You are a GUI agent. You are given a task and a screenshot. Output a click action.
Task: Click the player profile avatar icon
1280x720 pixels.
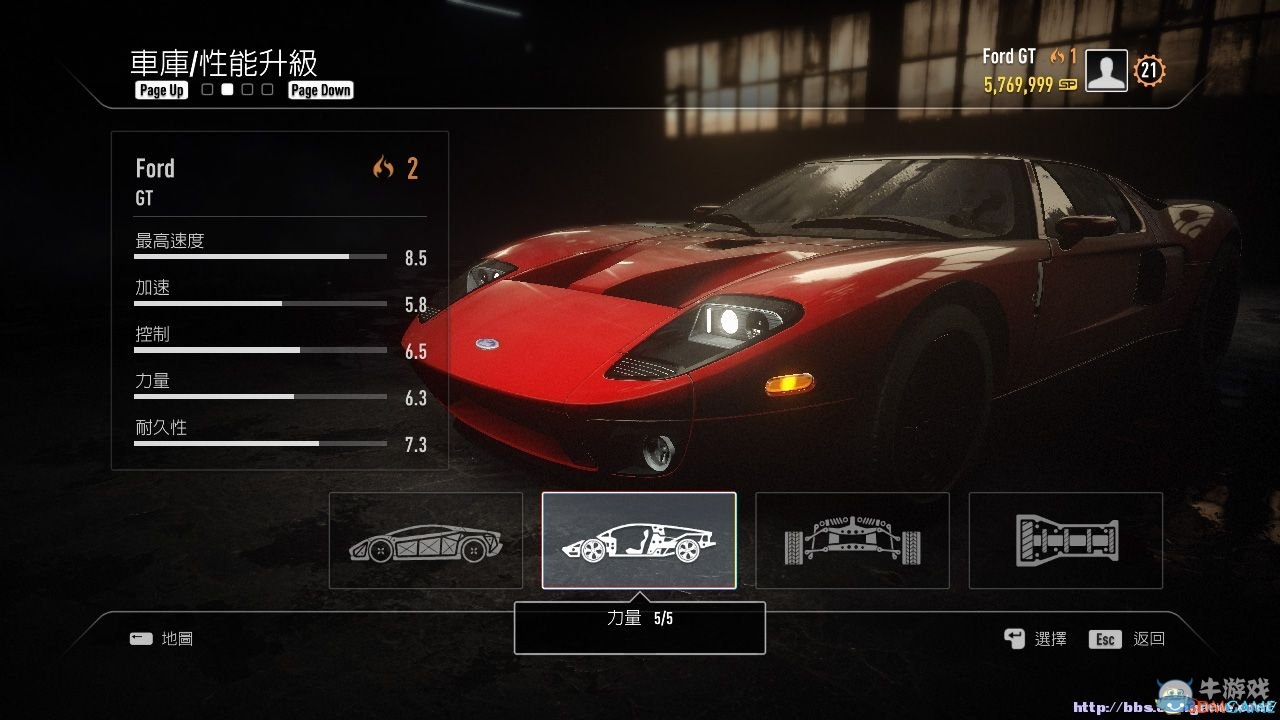[1105, 70]
